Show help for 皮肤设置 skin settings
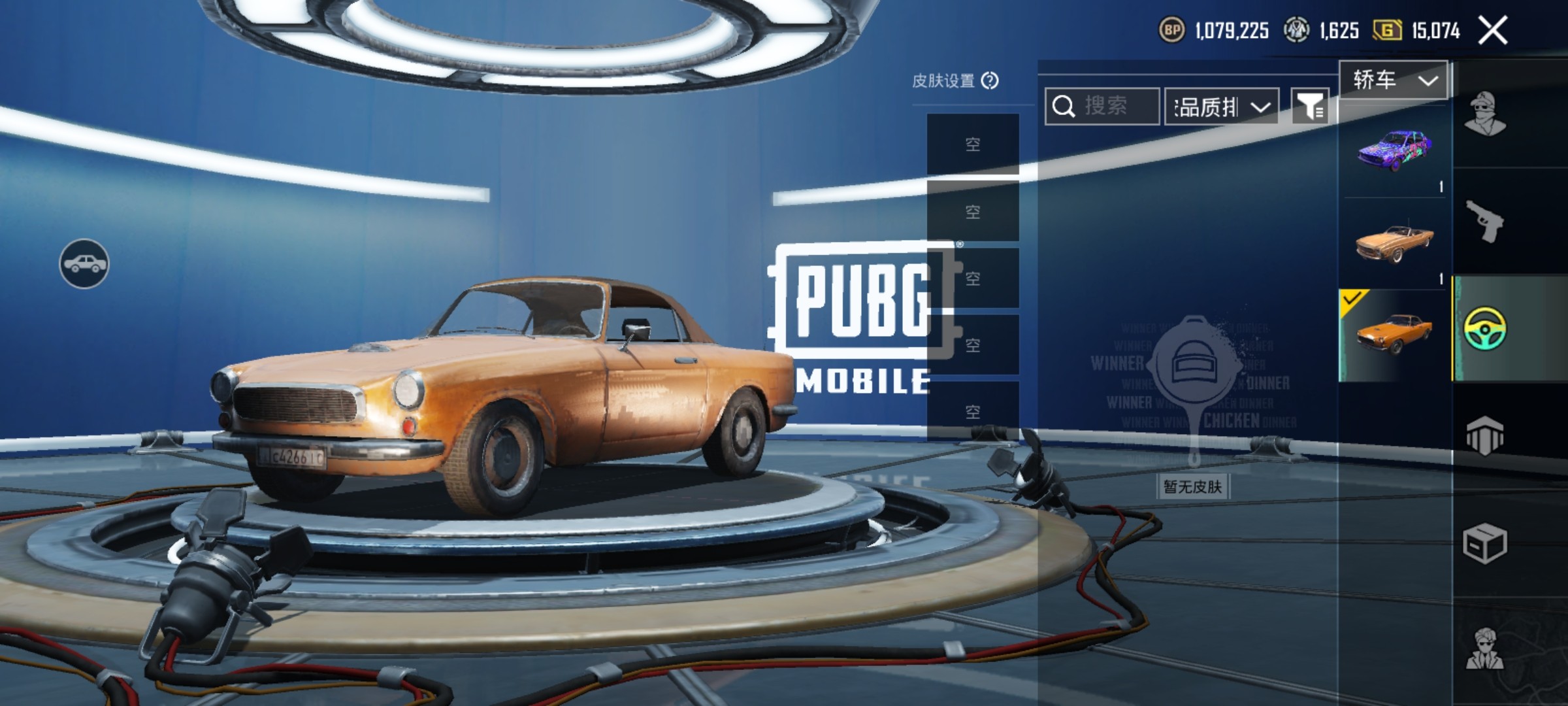Image resolution: width=1568 pixels, height=706 pixels. point(990,80)
